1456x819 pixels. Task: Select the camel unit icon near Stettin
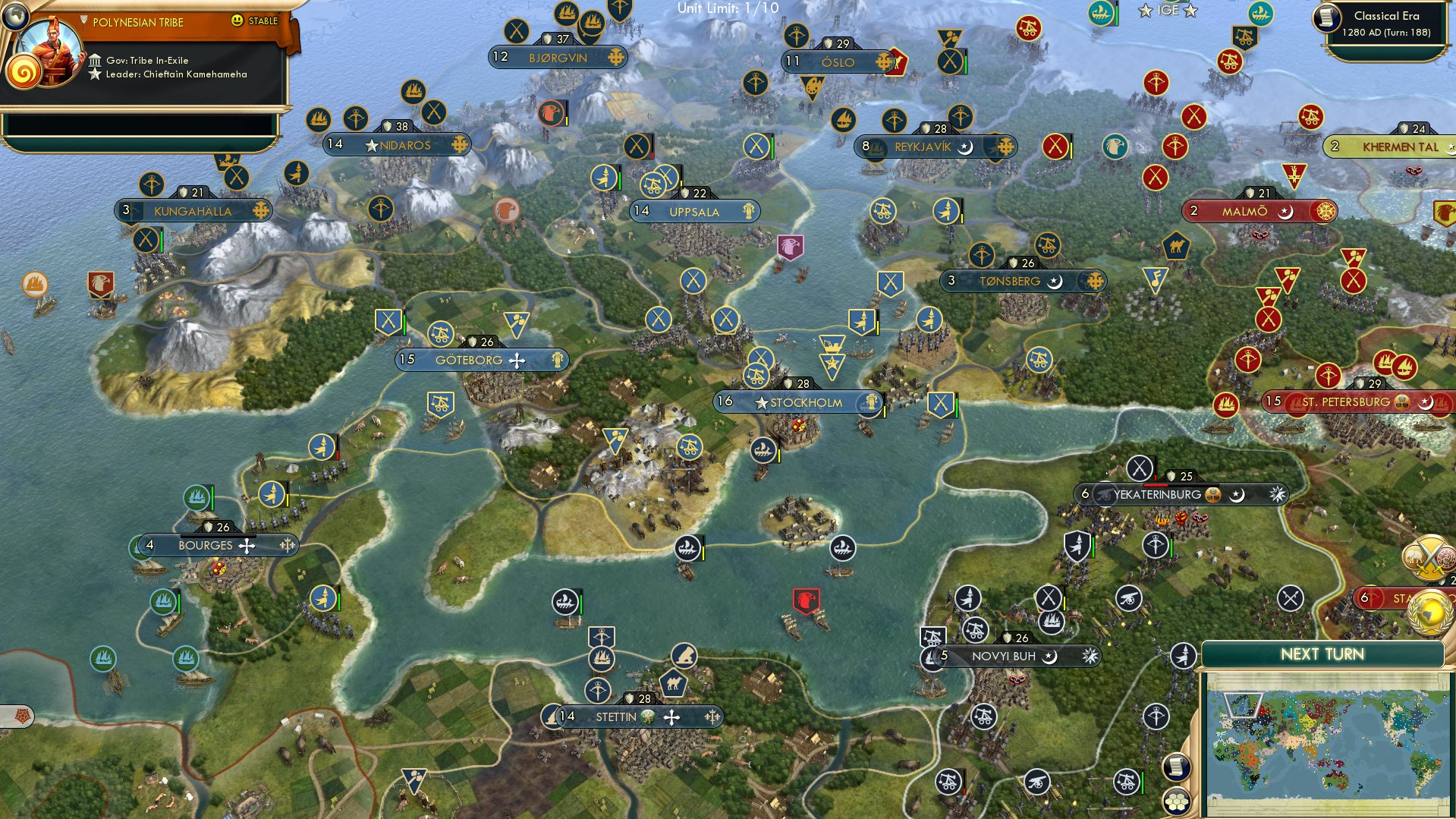tap(674, 682)
